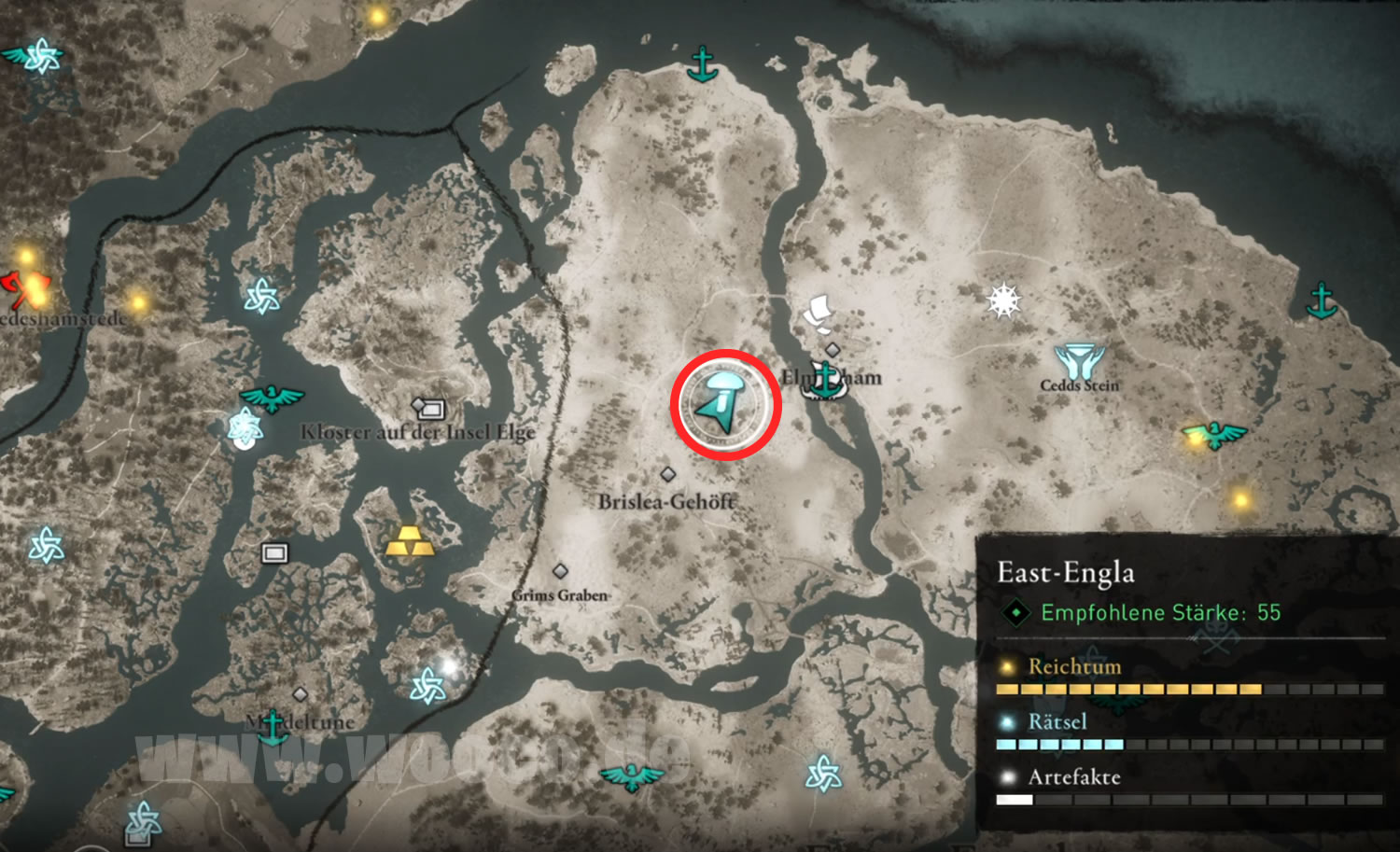
Task: Choose the white sunburst map marker
Action: pos(1003,300)
